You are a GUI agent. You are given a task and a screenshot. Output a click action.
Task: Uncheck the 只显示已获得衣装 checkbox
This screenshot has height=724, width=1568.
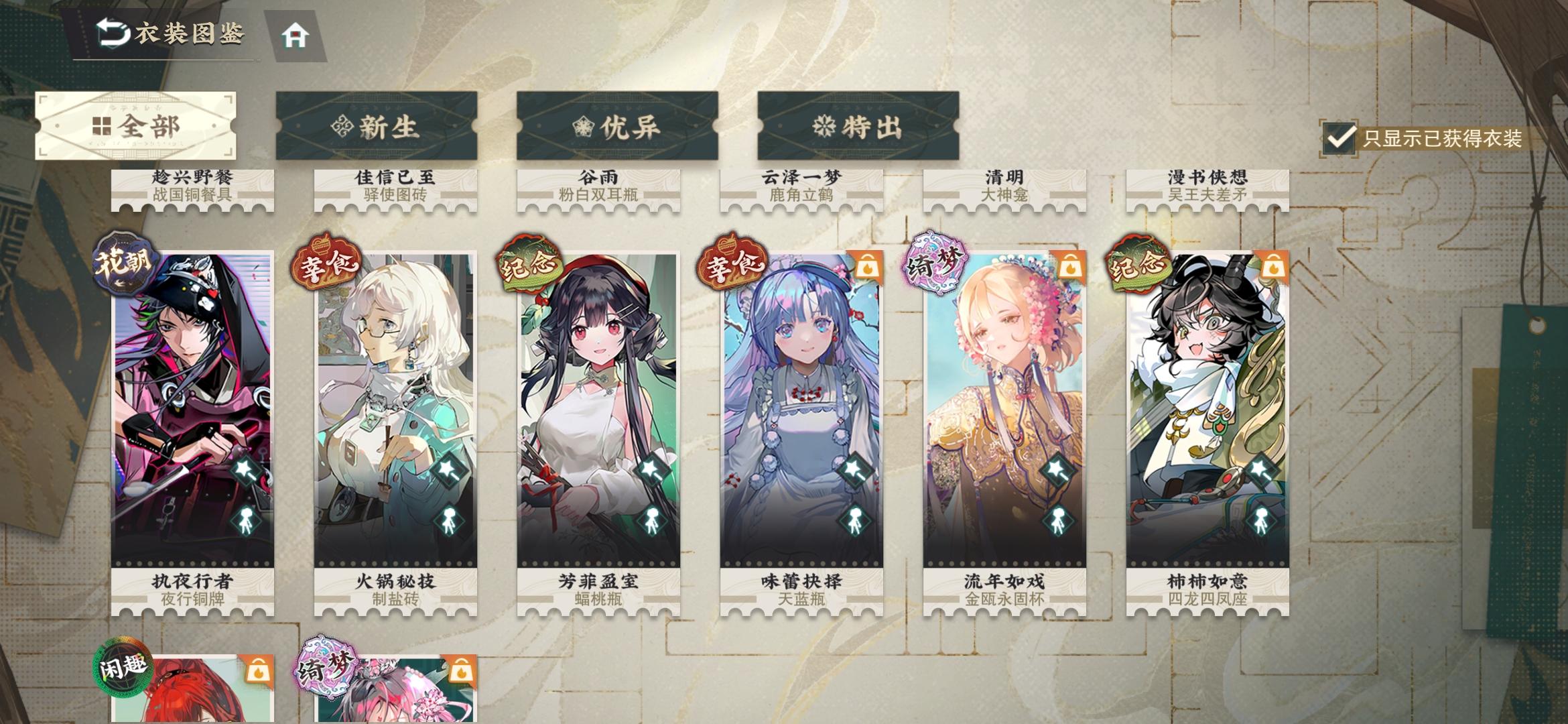tap(1340, 138)
